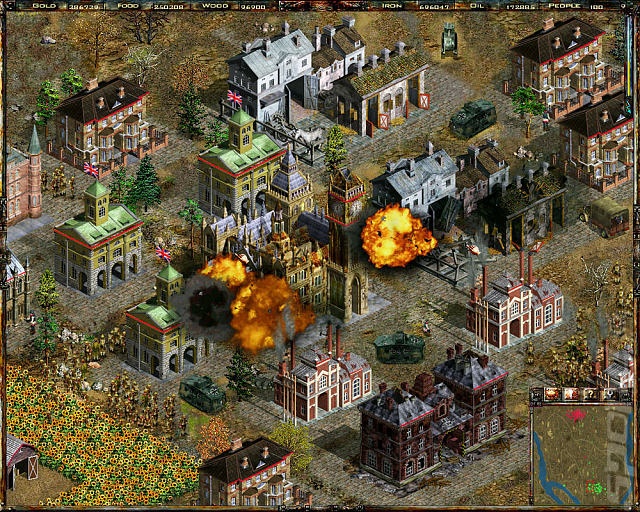Click the icon left of the question mark

[571, 394]
